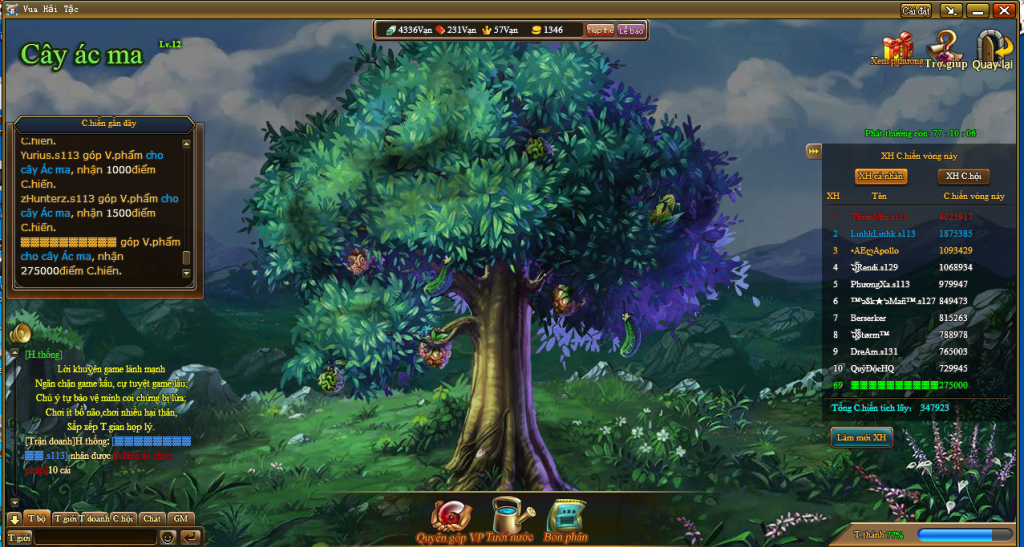This screenshot has height=547, width=1024.
Task: Switch to the XH cá nhân ranking tab
Action: [881, 176]
